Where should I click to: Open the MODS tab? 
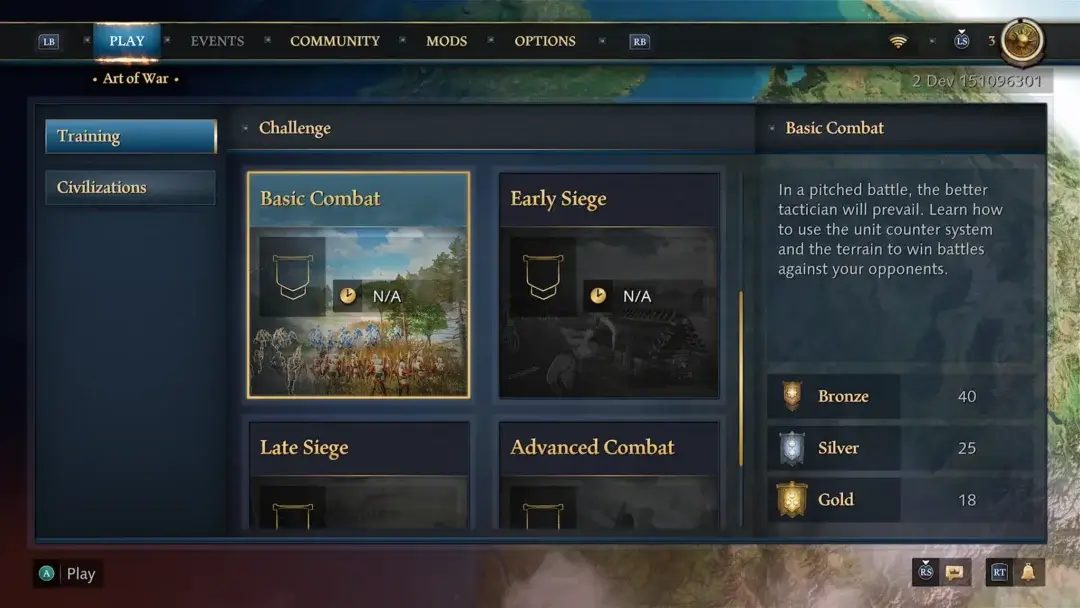click(446, 41)
